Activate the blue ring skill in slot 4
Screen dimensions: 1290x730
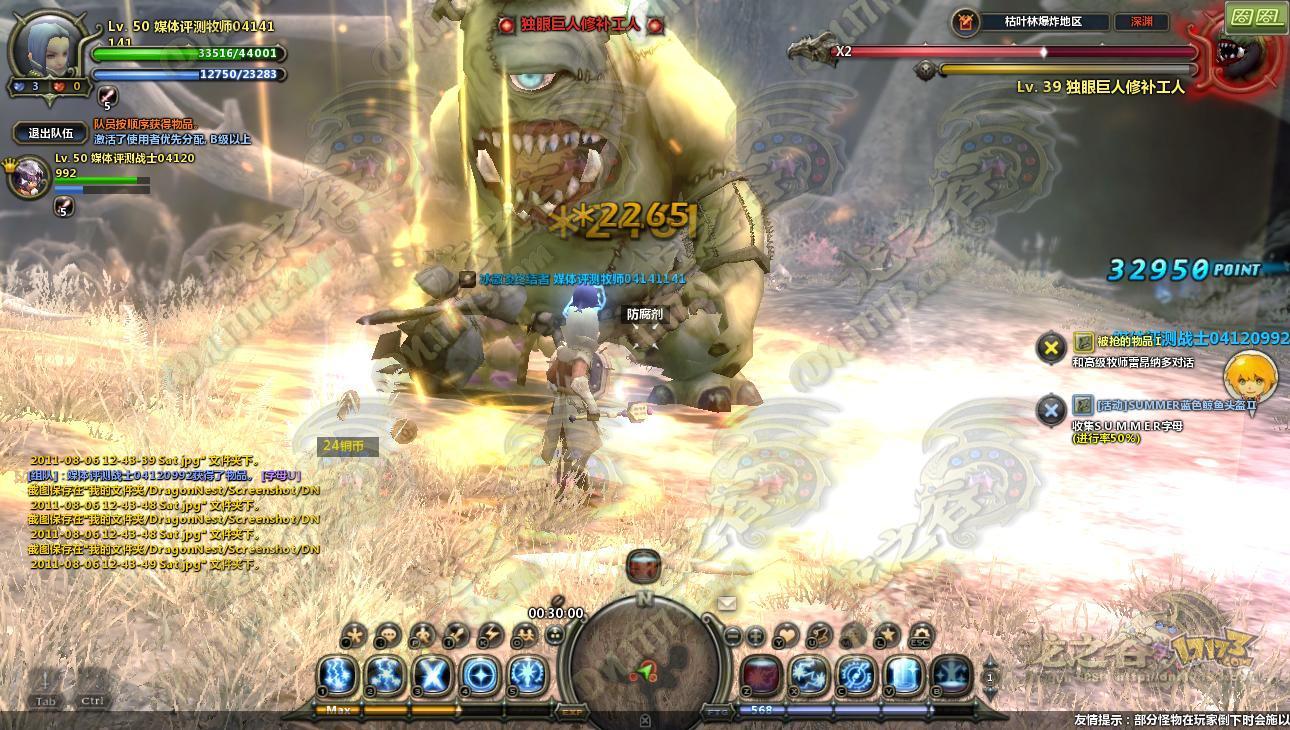pyautogui.click(x=479, y=676)
